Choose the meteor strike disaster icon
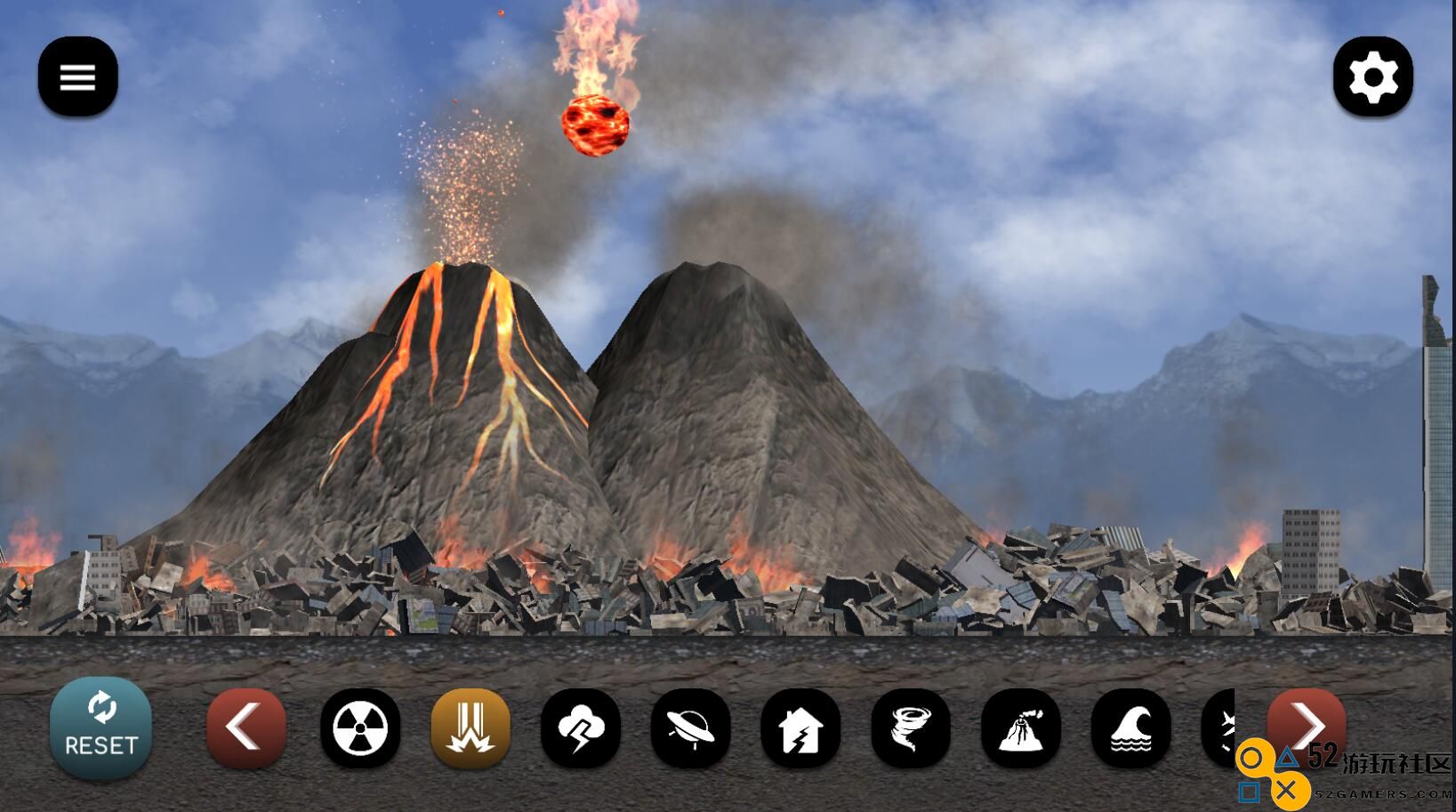1456x812 pixels. pos(471,728)
